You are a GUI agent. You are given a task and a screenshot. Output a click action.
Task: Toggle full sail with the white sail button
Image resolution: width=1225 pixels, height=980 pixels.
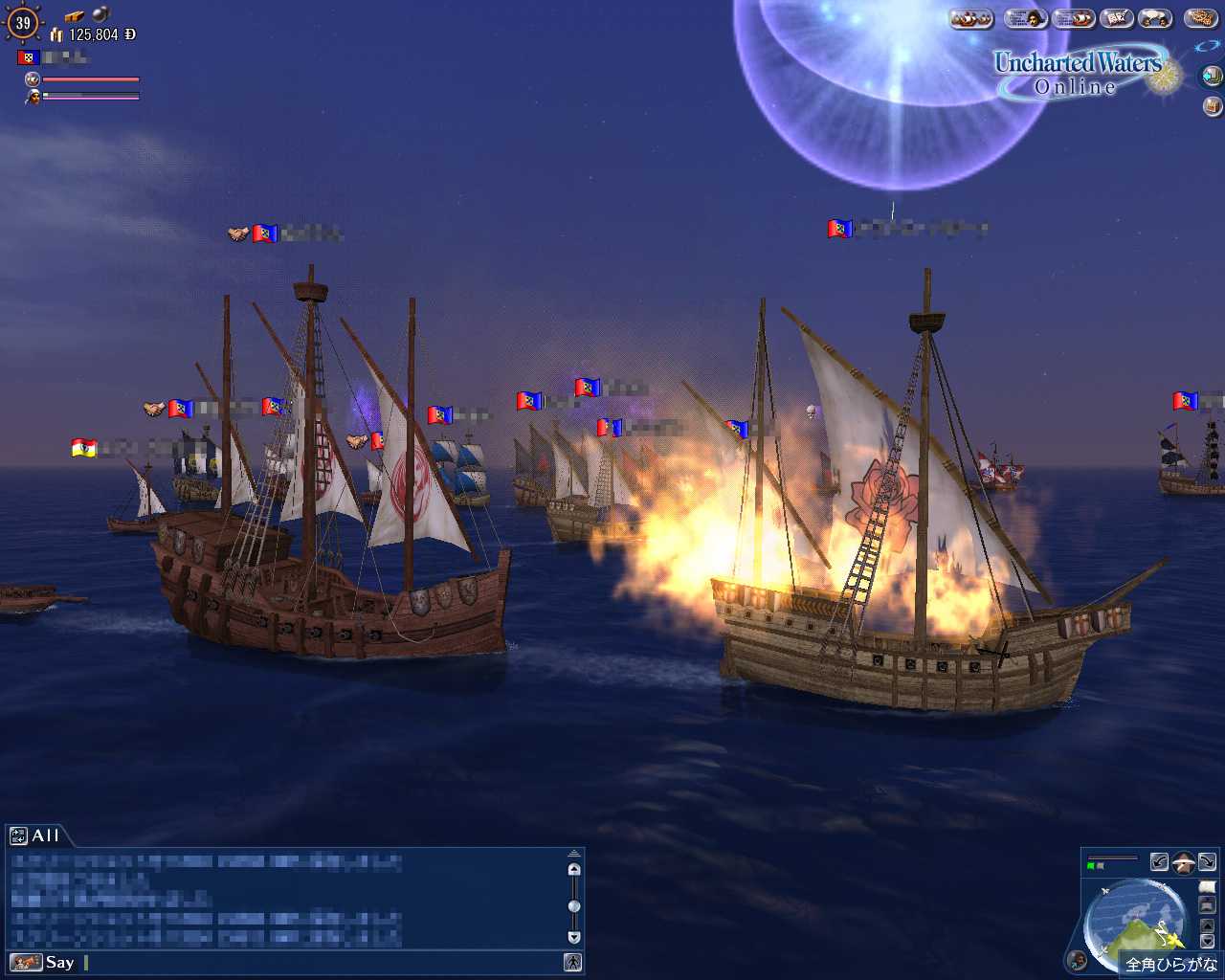pos(1207,886)
